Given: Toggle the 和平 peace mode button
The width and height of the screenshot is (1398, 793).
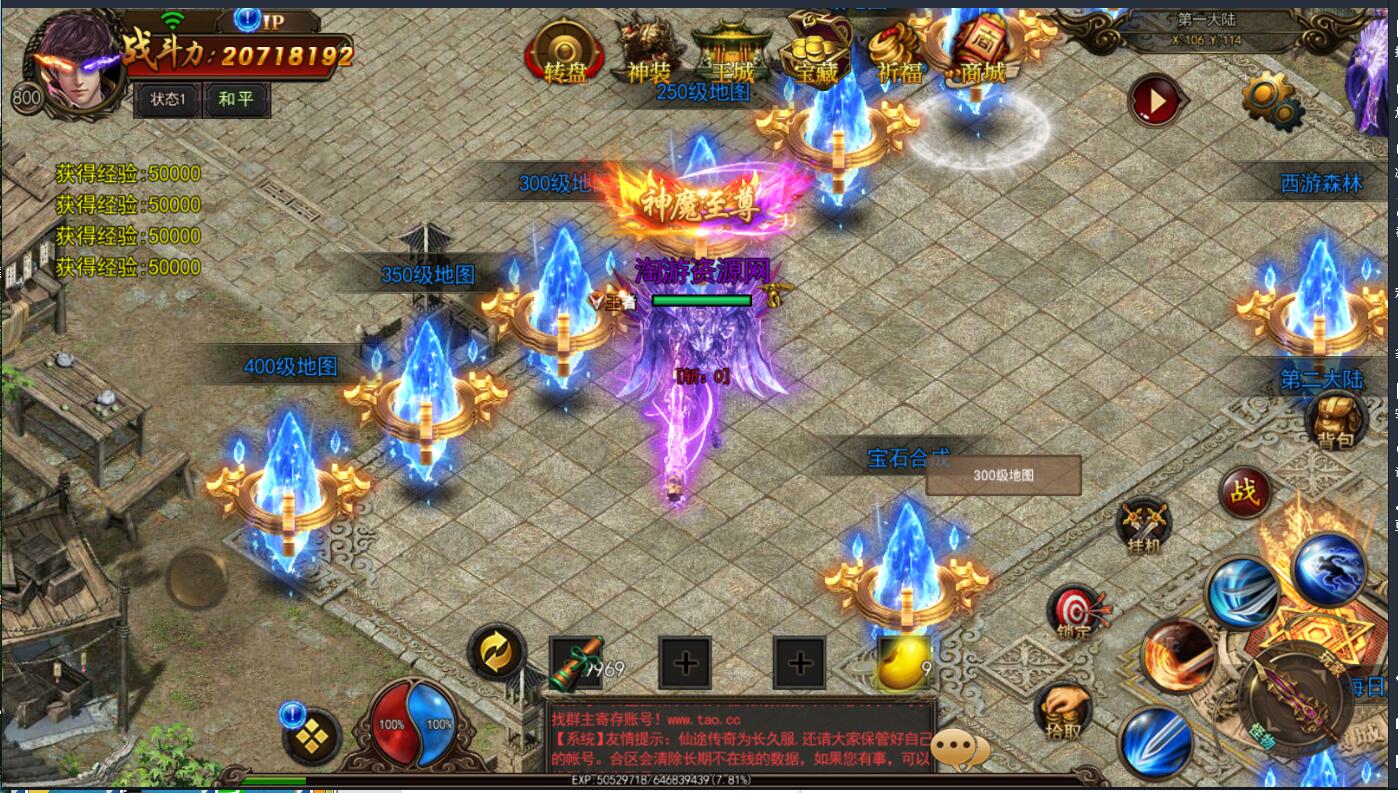Looking at the screenshot, I should pyautogui.click(x=236, y=100).
